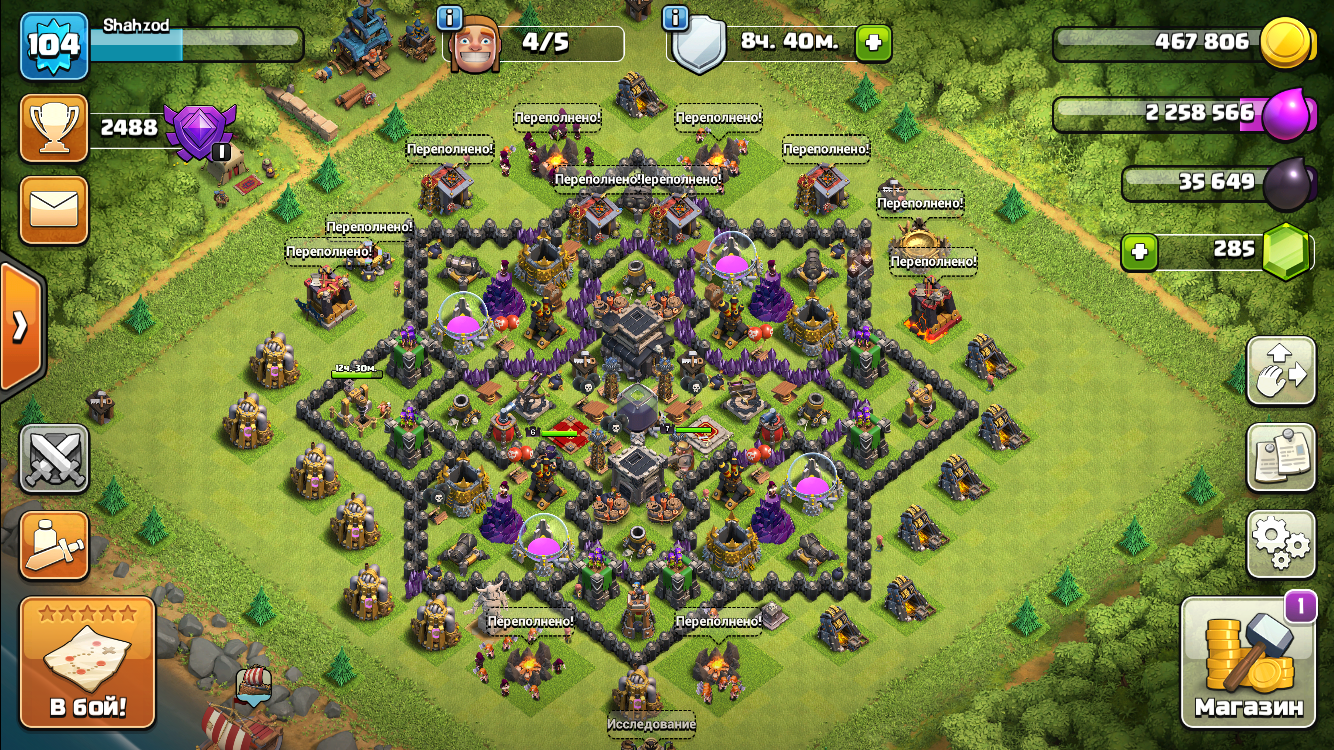Image resolution: width=1334 pixels, height=750 pixels.
Task: Show trophy league rankings
Action: click(54, 128)
